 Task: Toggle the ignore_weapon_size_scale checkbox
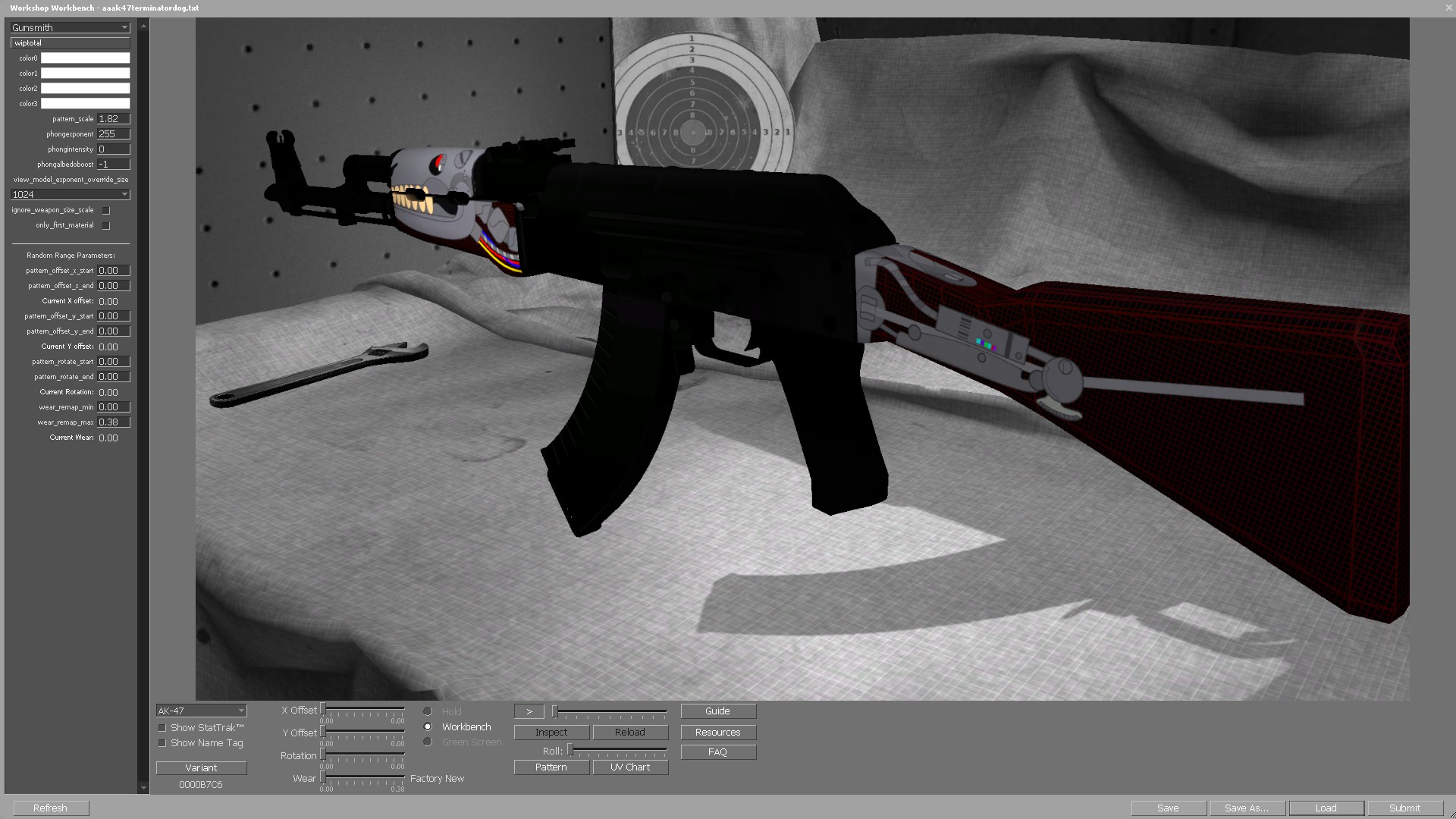point(105,210)
